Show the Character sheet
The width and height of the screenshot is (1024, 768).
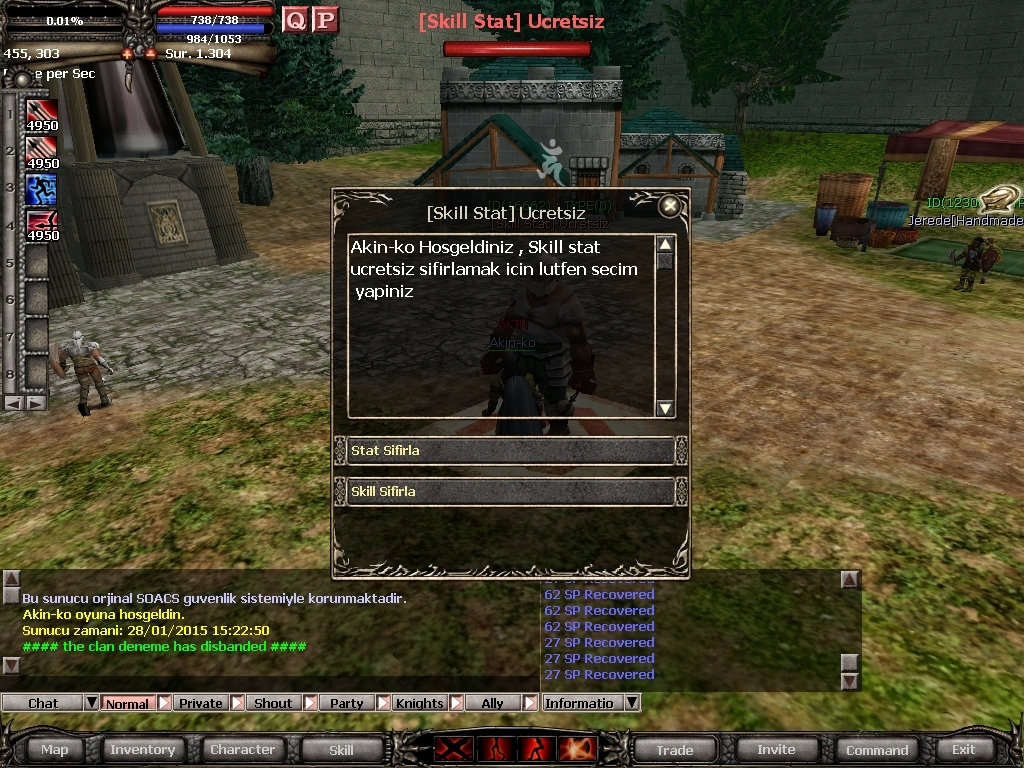pyautogui.click(x=242, y=749)
